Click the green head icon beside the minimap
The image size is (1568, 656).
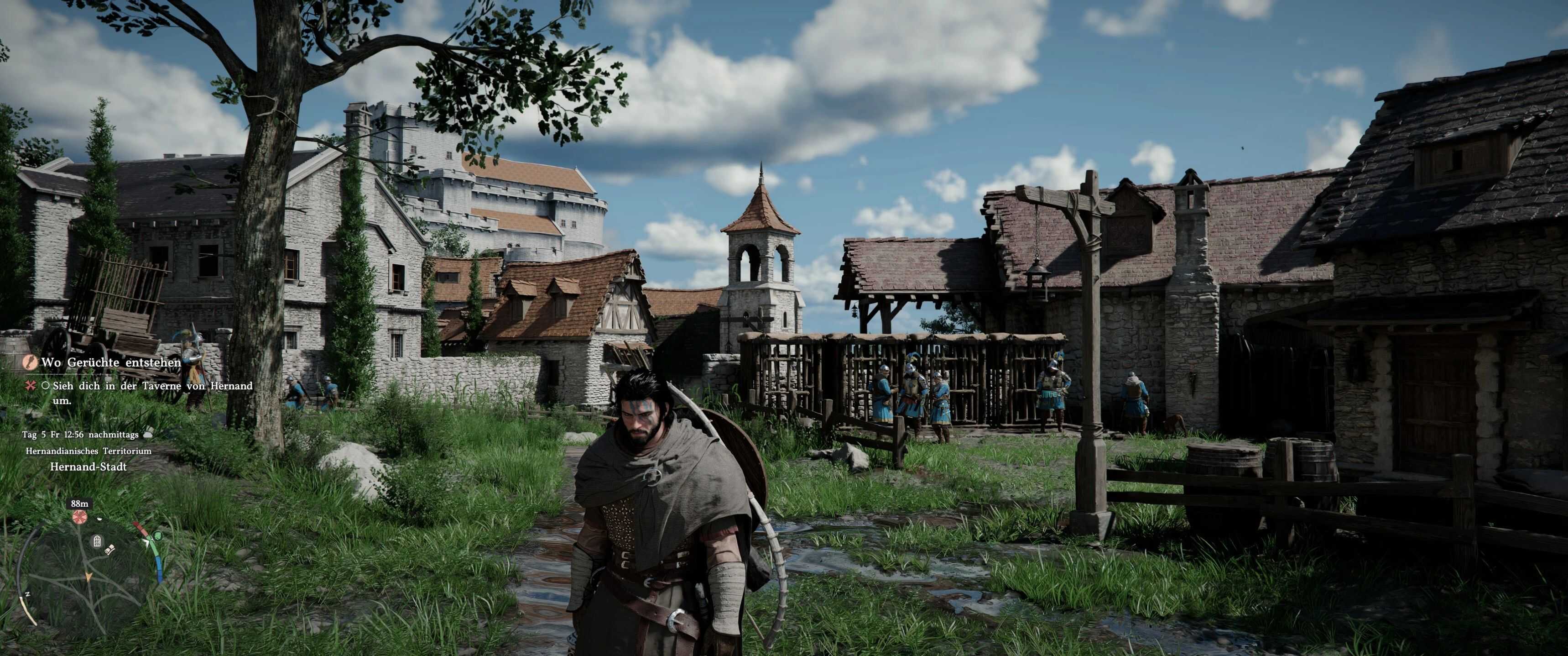158,535
